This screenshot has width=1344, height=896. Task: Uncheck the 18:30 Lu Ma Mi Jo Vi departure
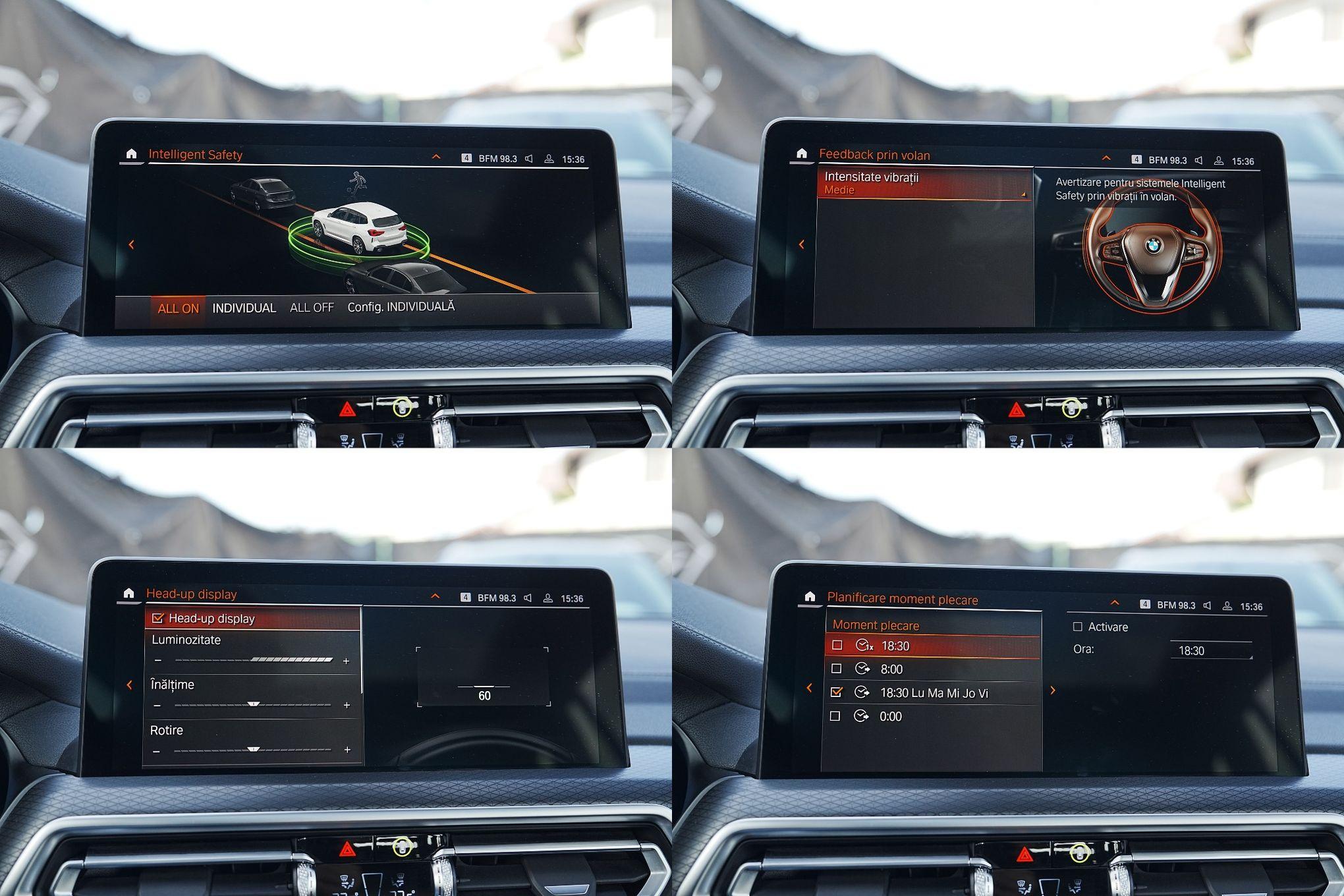pos(837,692)
